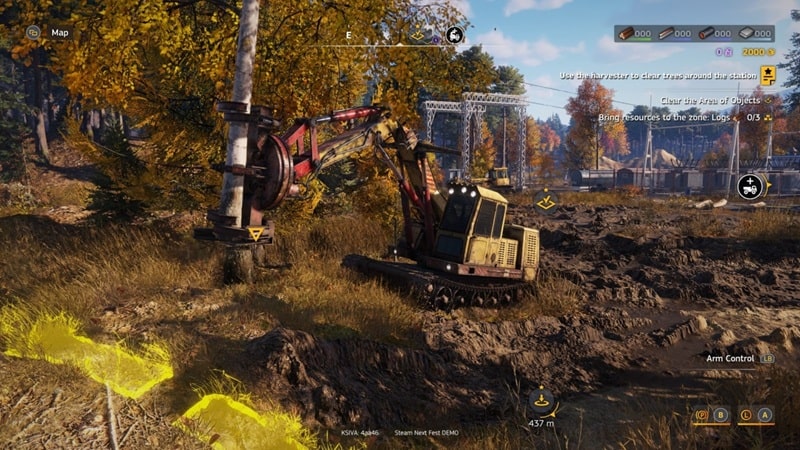800x450 pixels.
Task: Click the yellow objective tracker icon
Action: (767, 75)
